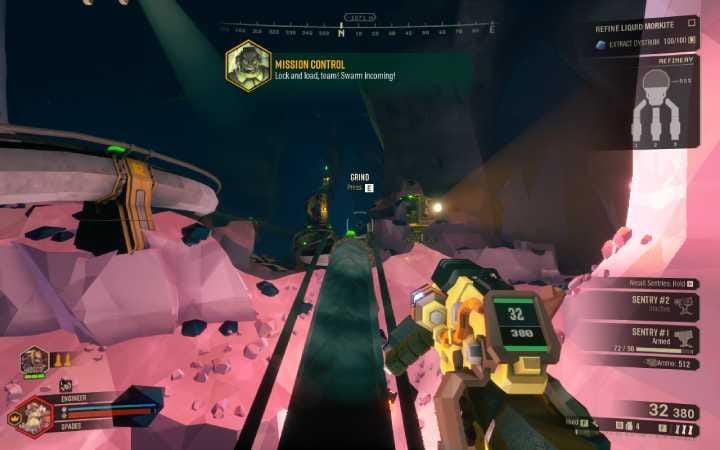
Task: Toggle the Refine Liquid Morkite objective checkbox
Action: tap(693, 21)
